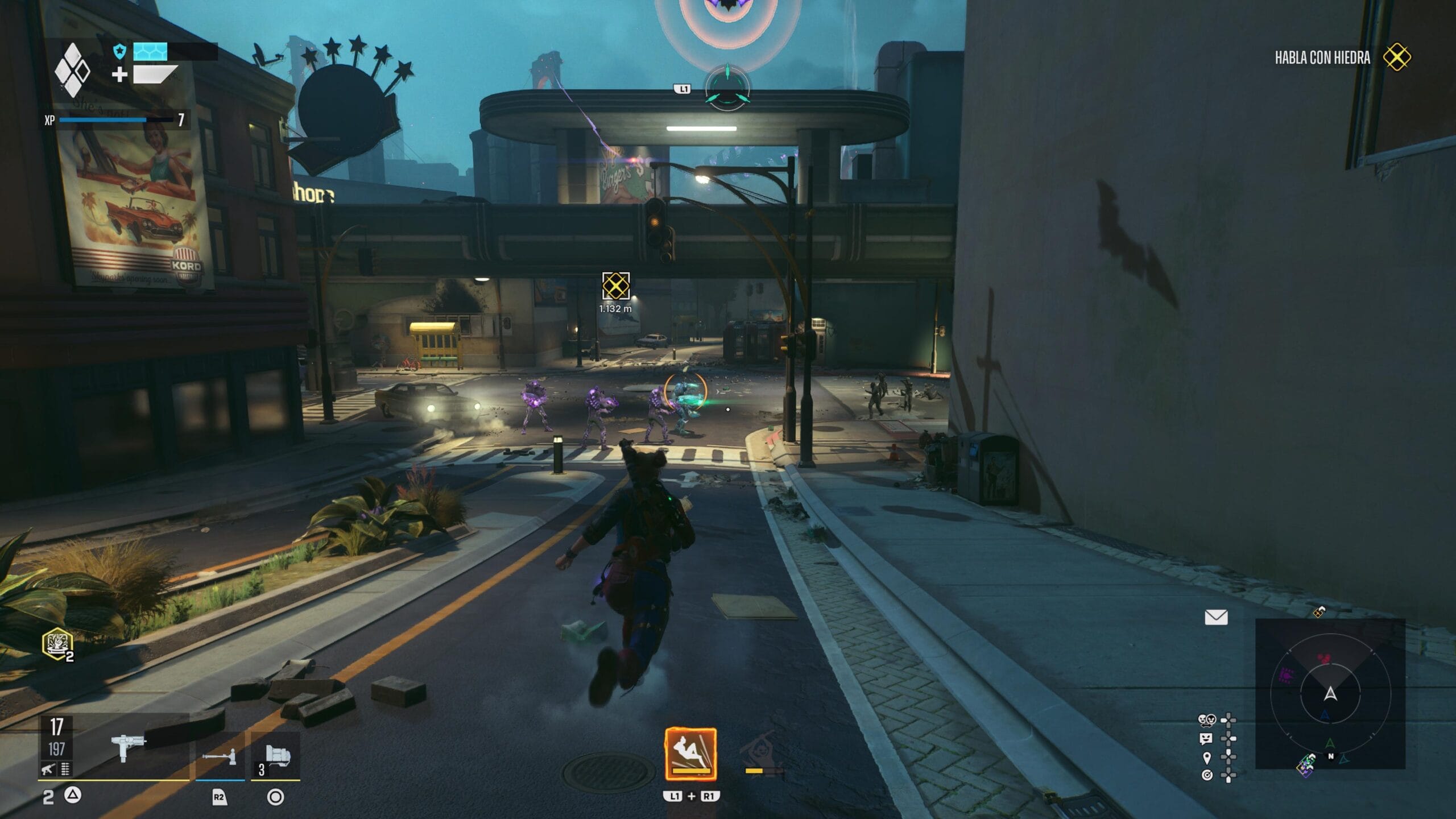The image size is (1456, 819).
Task: Click the Harley Quinn diamonds character emblem
Action: (x=72, y=70)
